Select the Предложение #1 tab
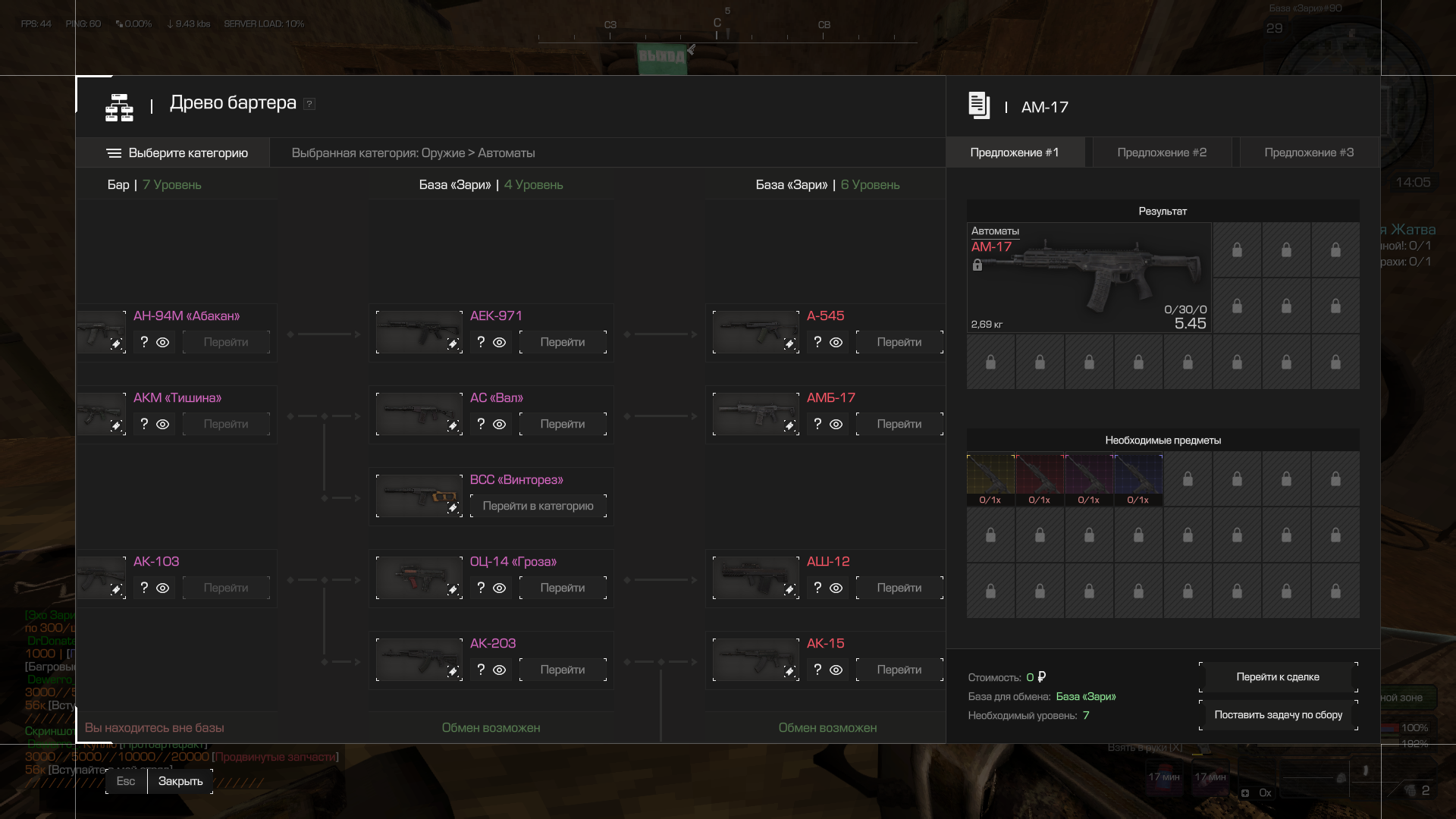This screenshot has width=1456, height=819. point(1015,152)
